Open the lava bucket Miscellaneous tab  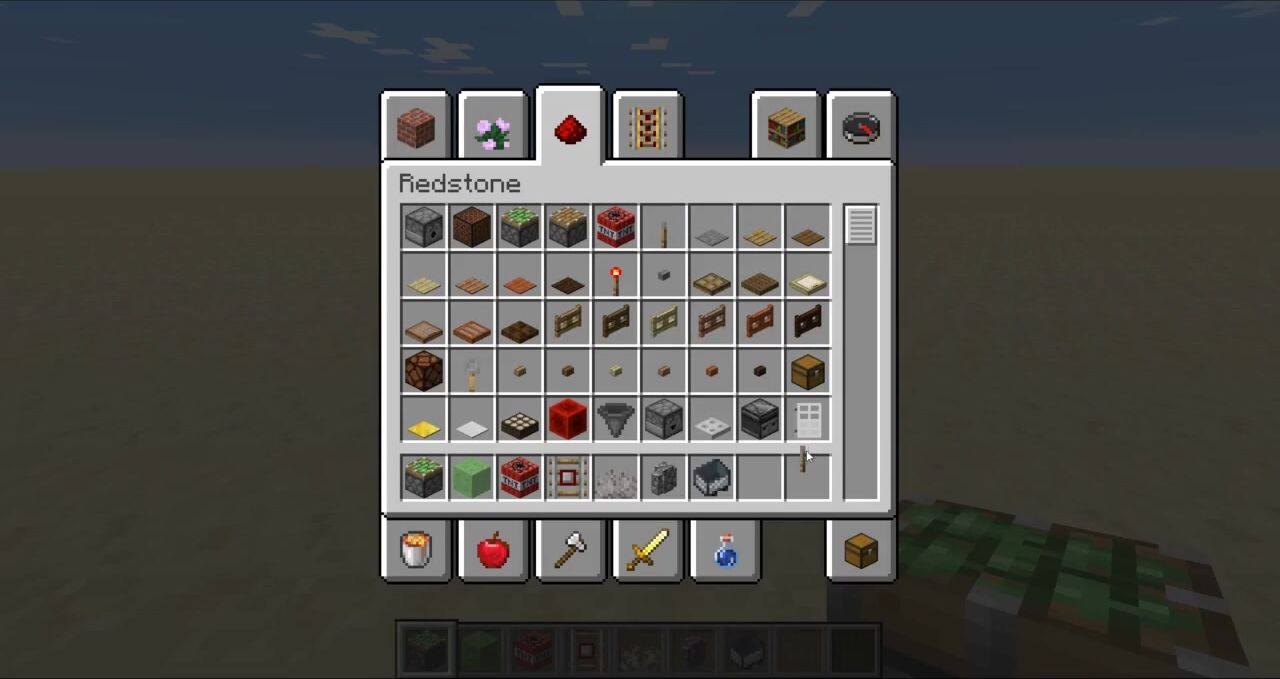(x=415, y=550)
